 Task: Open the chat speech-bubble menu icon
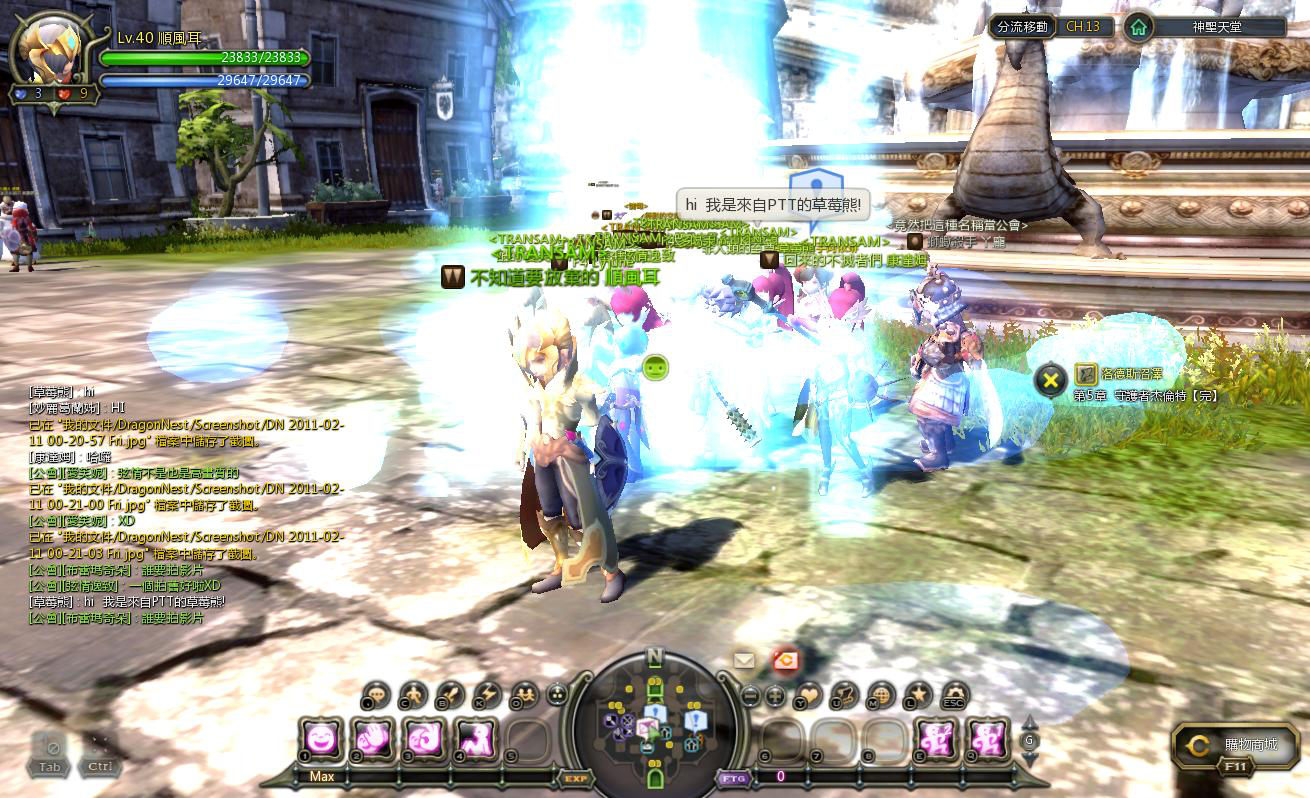tap(376, 694)
